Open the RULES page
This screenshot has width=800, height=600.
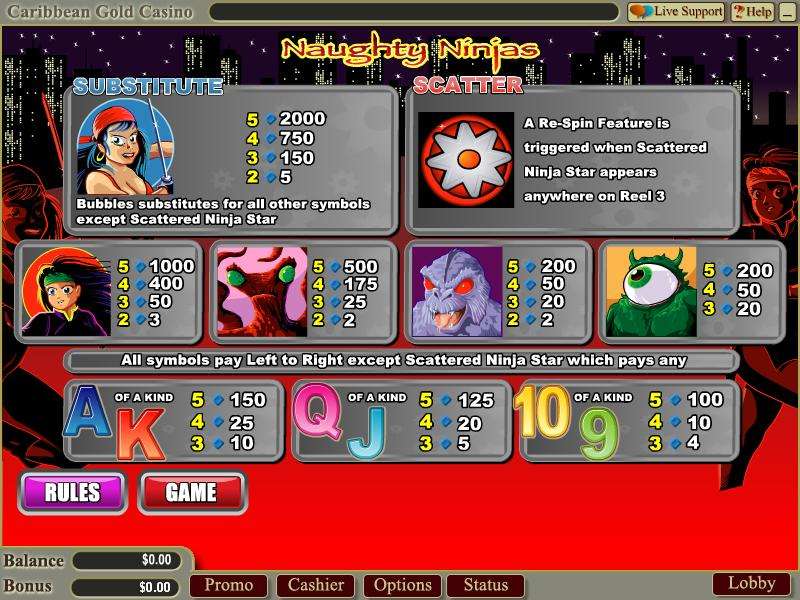tap(72, 491)
